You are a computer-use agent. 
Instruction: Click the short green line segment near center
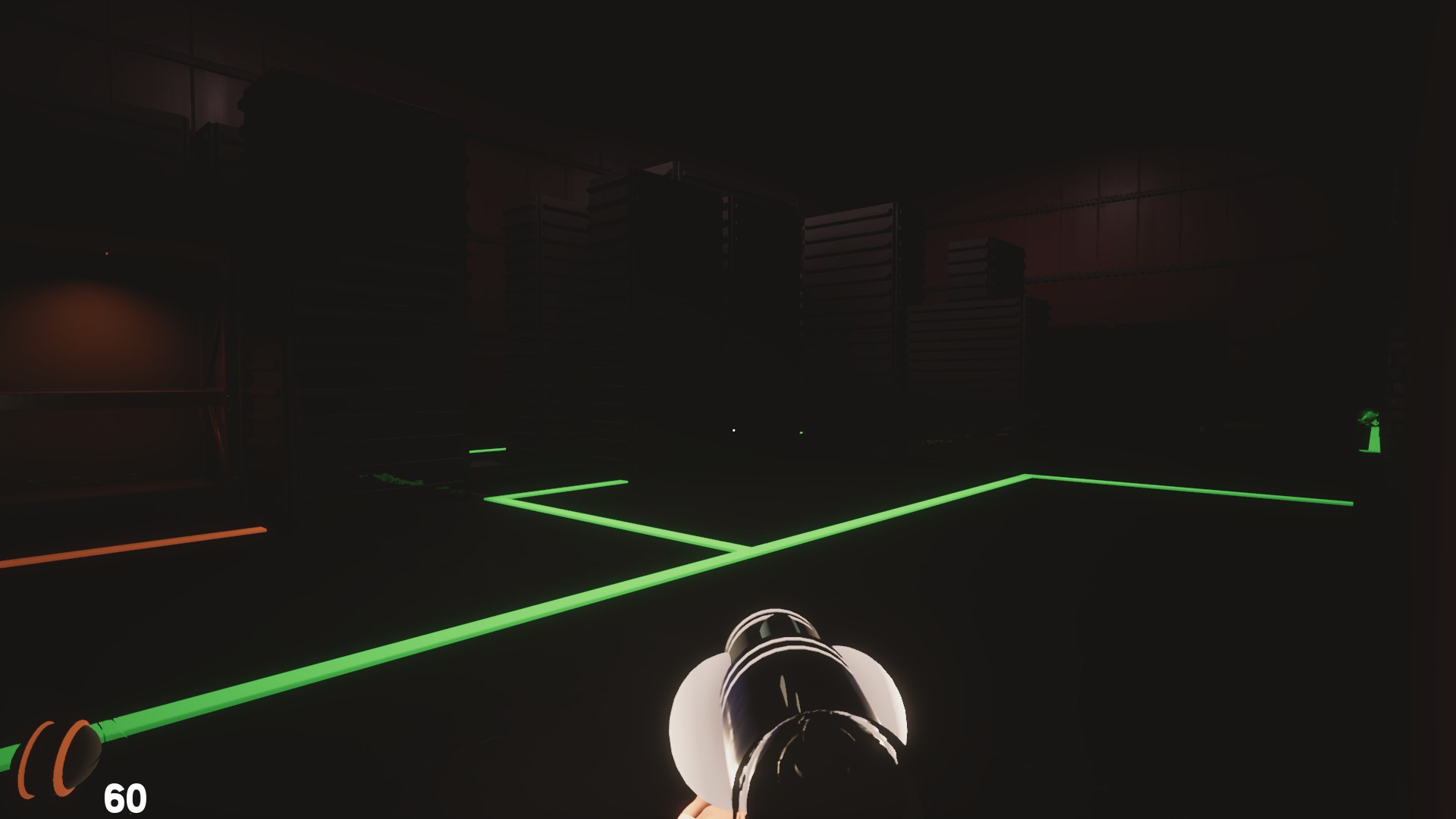click(x=489, y=450)
